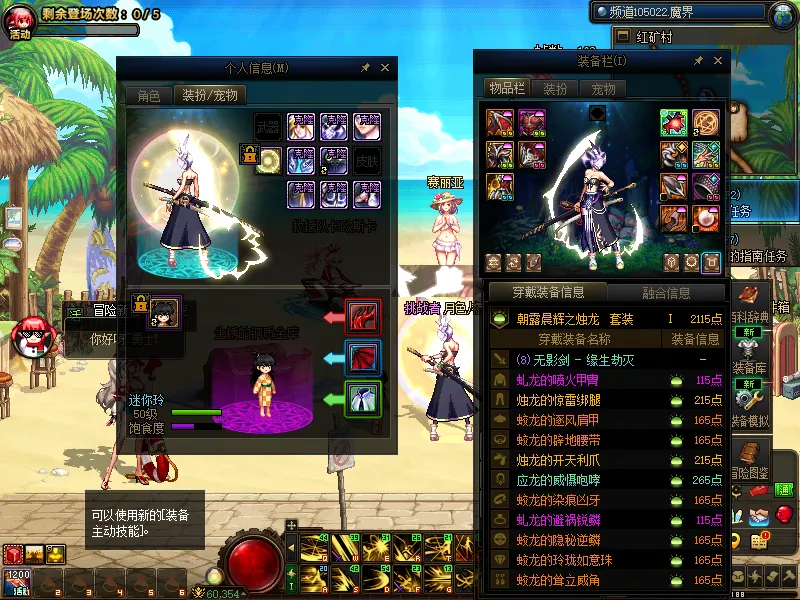Select the 装扮/宠物 tab in personal info
The image size is (800, 600).
pyautogui.click(x=210, y=96)
